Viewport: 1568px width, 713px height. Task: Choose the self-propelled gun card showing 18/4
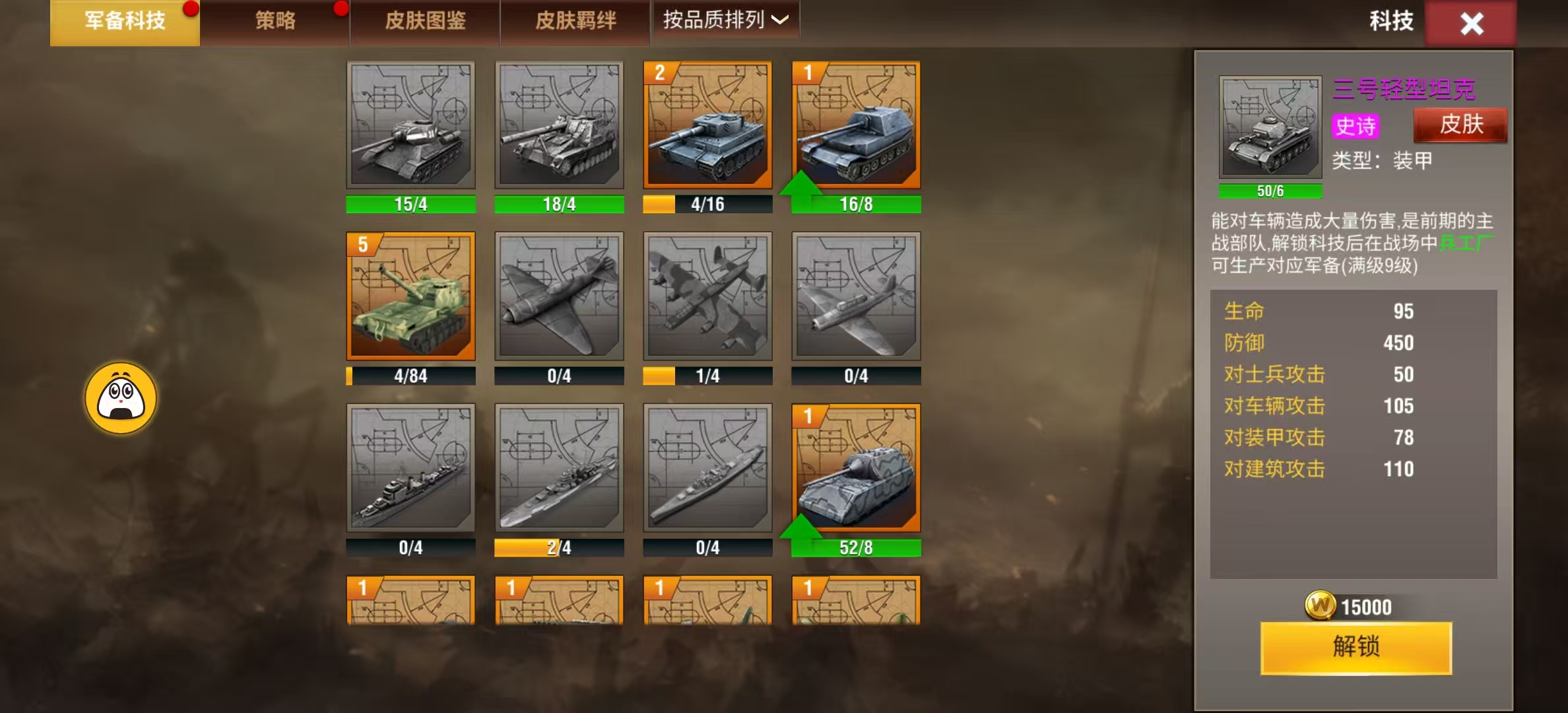point(559,125)
